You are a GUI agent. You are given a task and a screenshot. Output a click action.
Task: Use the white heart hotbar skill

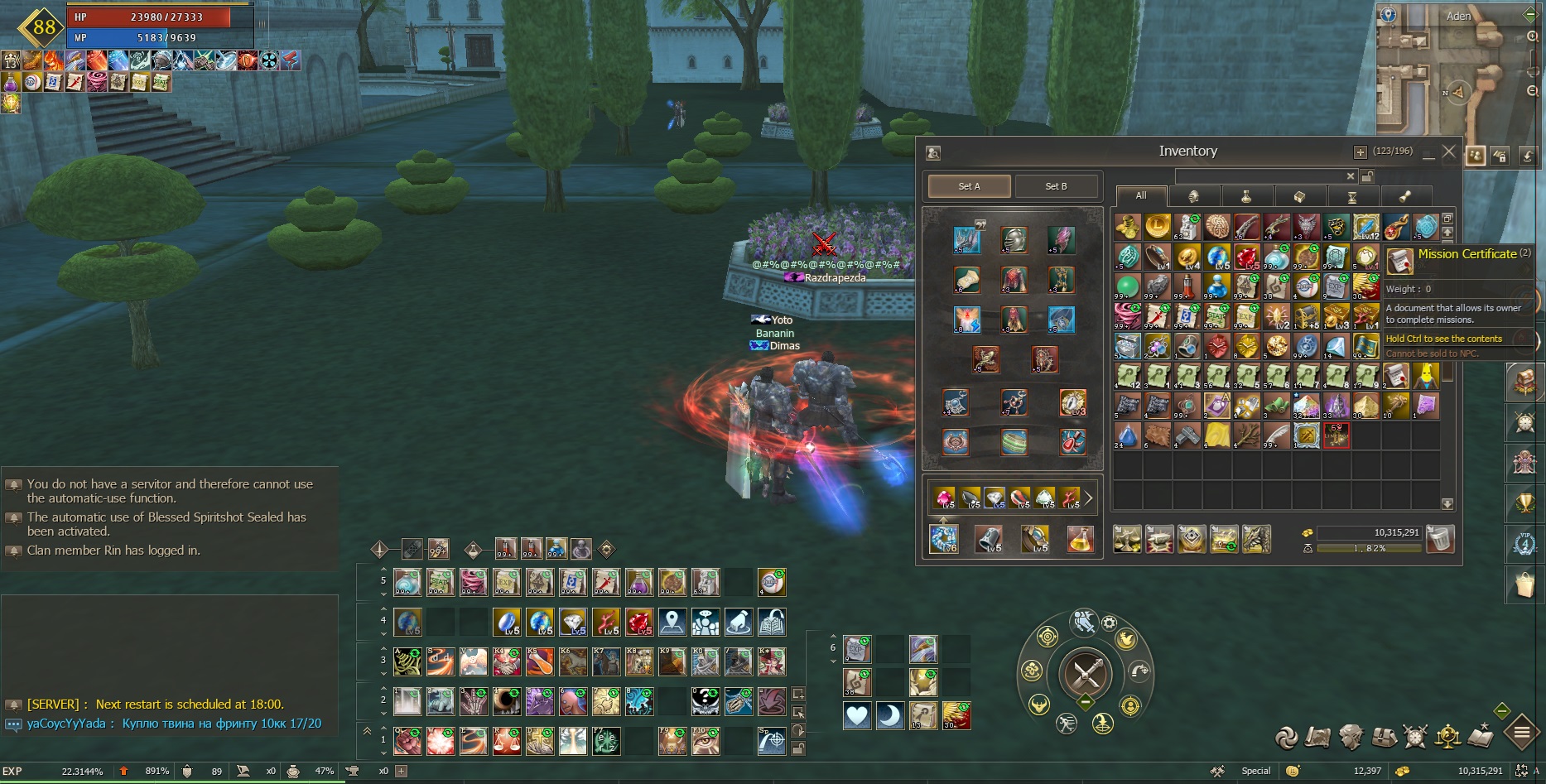coord(857,716)
